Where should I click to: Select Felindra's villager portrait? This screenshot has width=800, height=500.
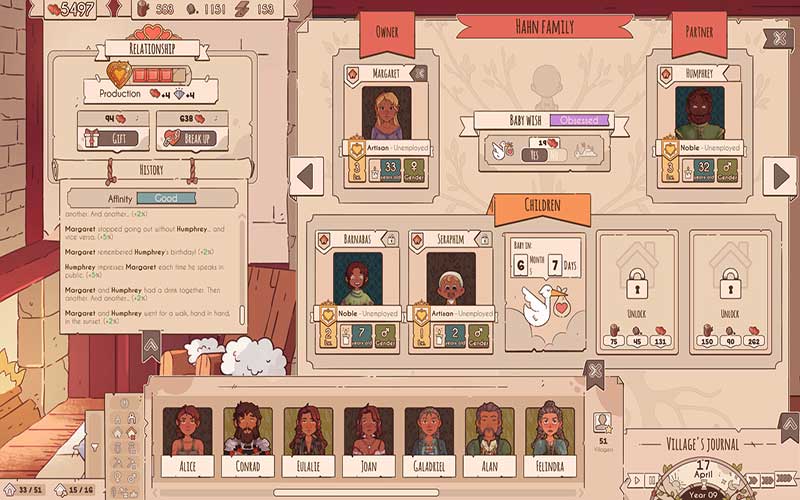[x=549, y=437]
